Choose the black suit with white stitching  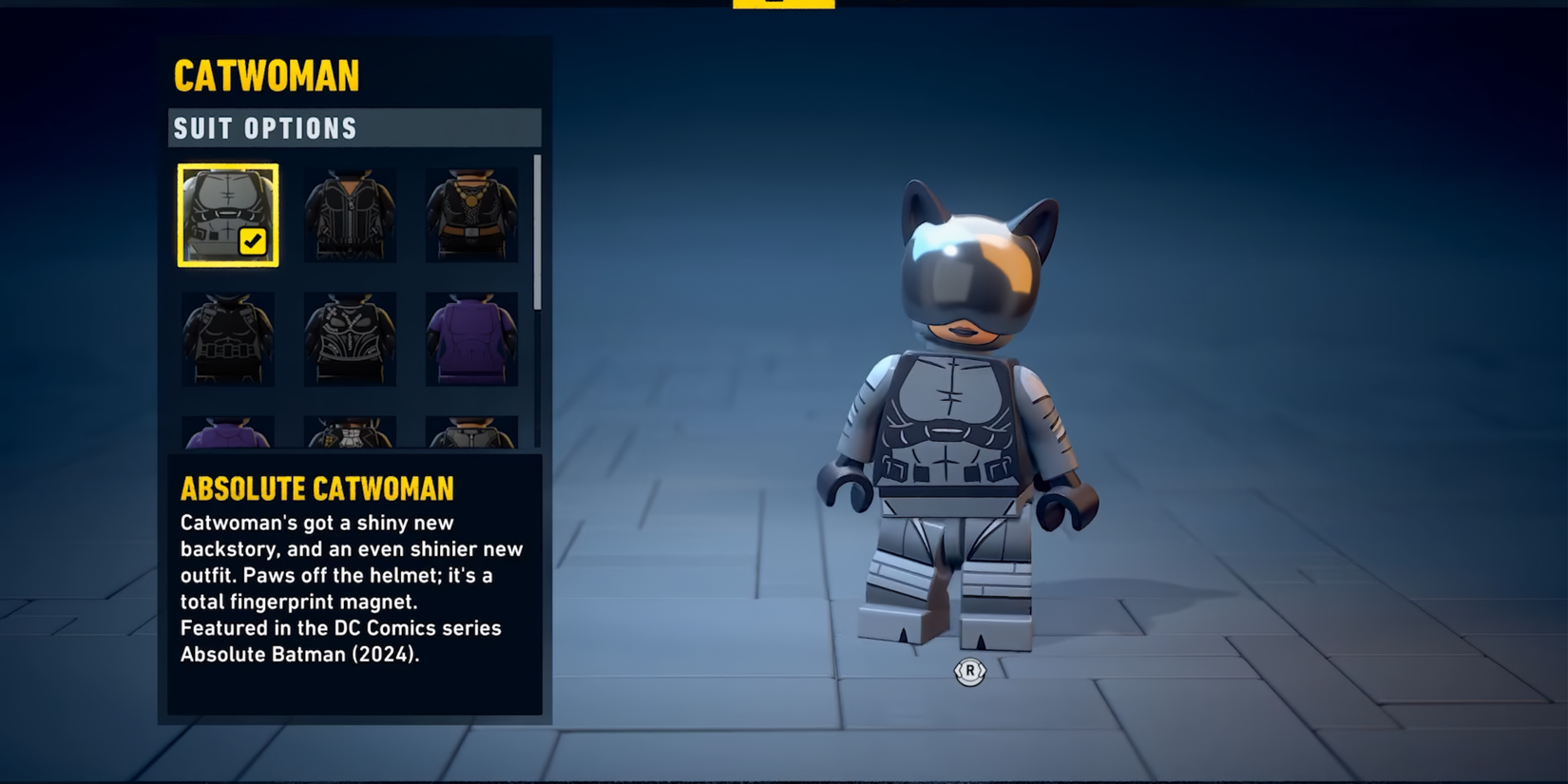coord(350,338)
